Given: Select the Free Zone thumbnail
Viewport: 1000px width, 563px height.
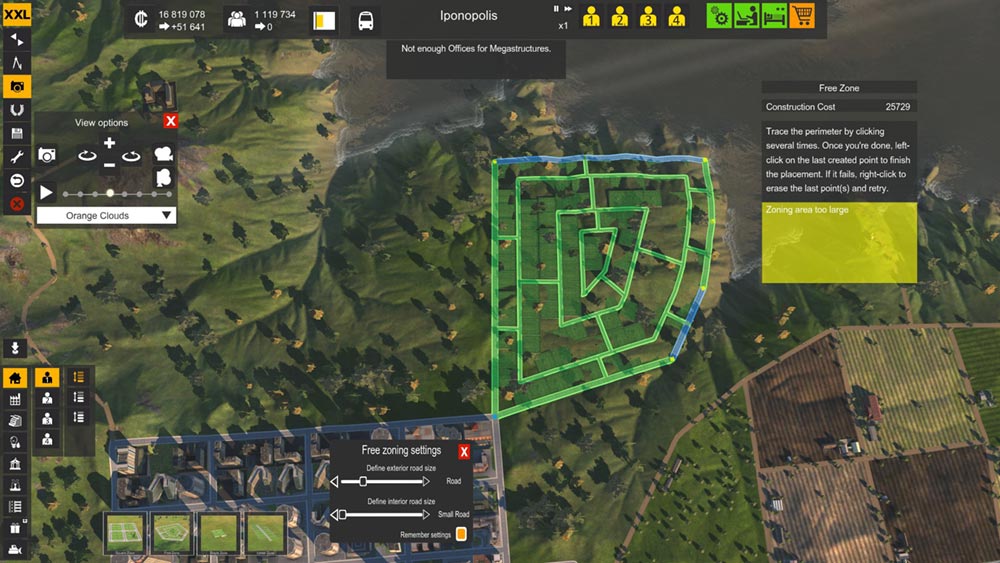Looking at the screenshot, I should point(173,533).
